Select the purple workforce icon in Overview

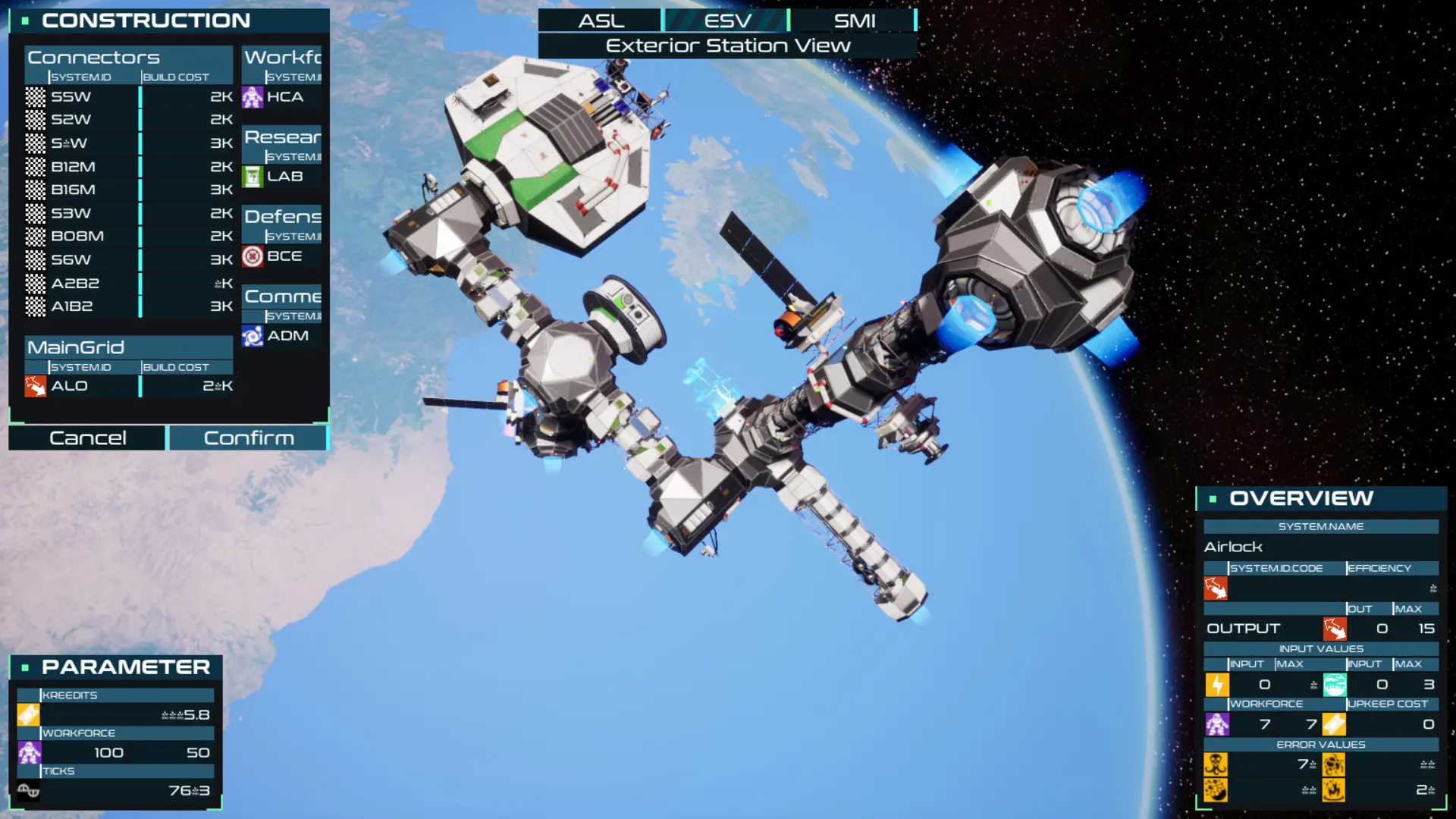(1218, 723)
